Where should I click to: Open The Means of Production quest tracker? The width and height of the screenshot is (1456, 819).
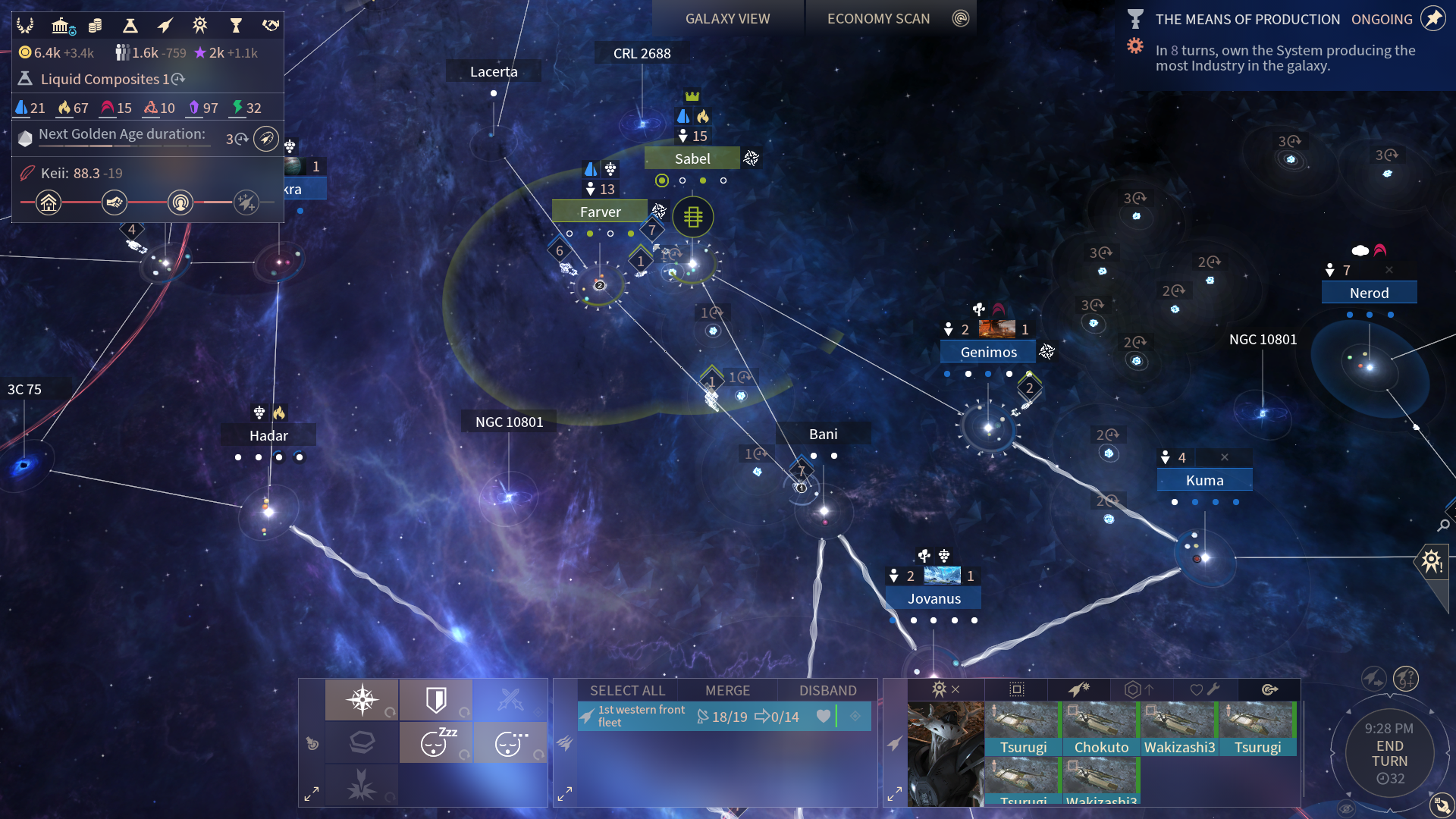click(x=1247, y=20)
